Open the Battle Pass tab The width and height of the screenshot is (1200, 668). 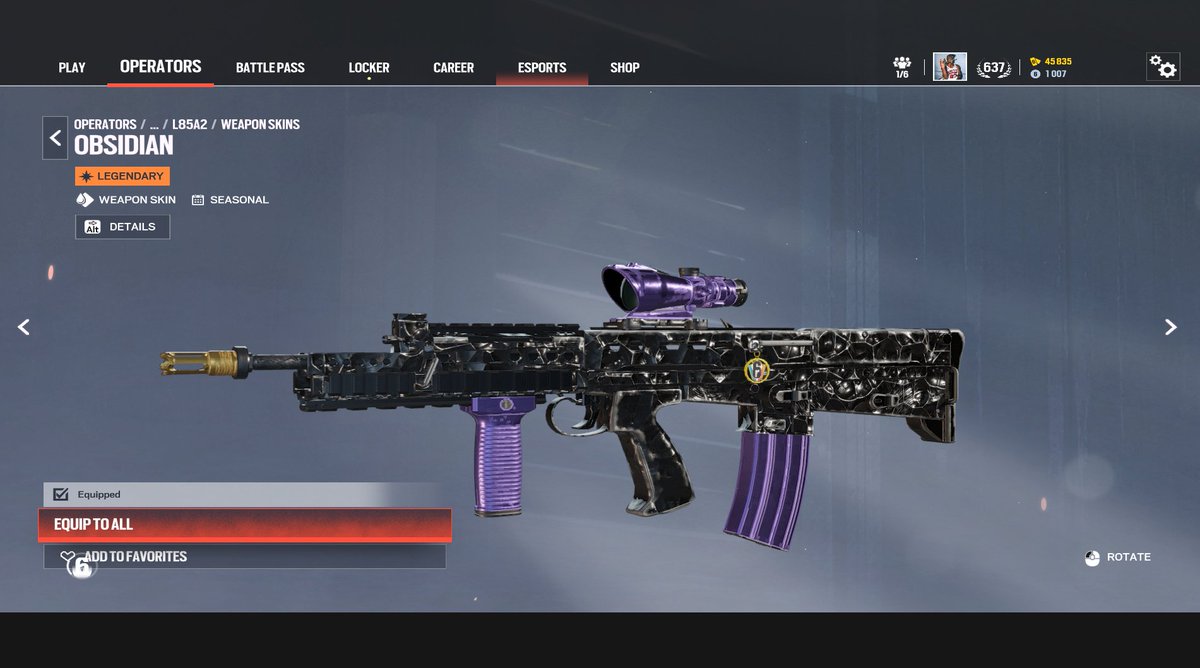[x=270, y=68]
